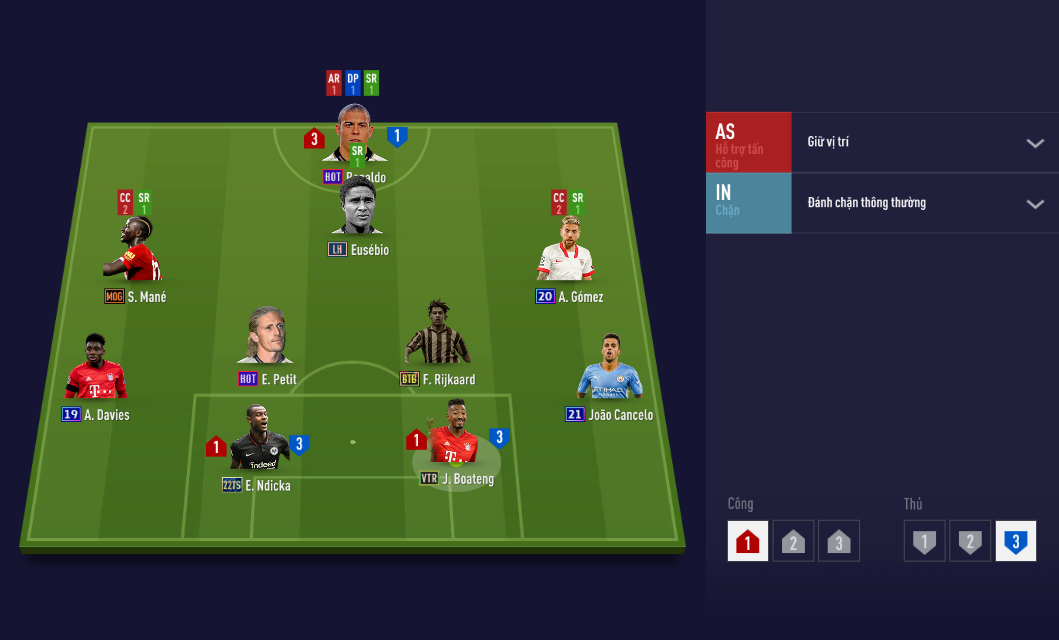Set Công attack level to 3
The width and height of the screenshot is (1059, 640).
click(x=838, y=541)
